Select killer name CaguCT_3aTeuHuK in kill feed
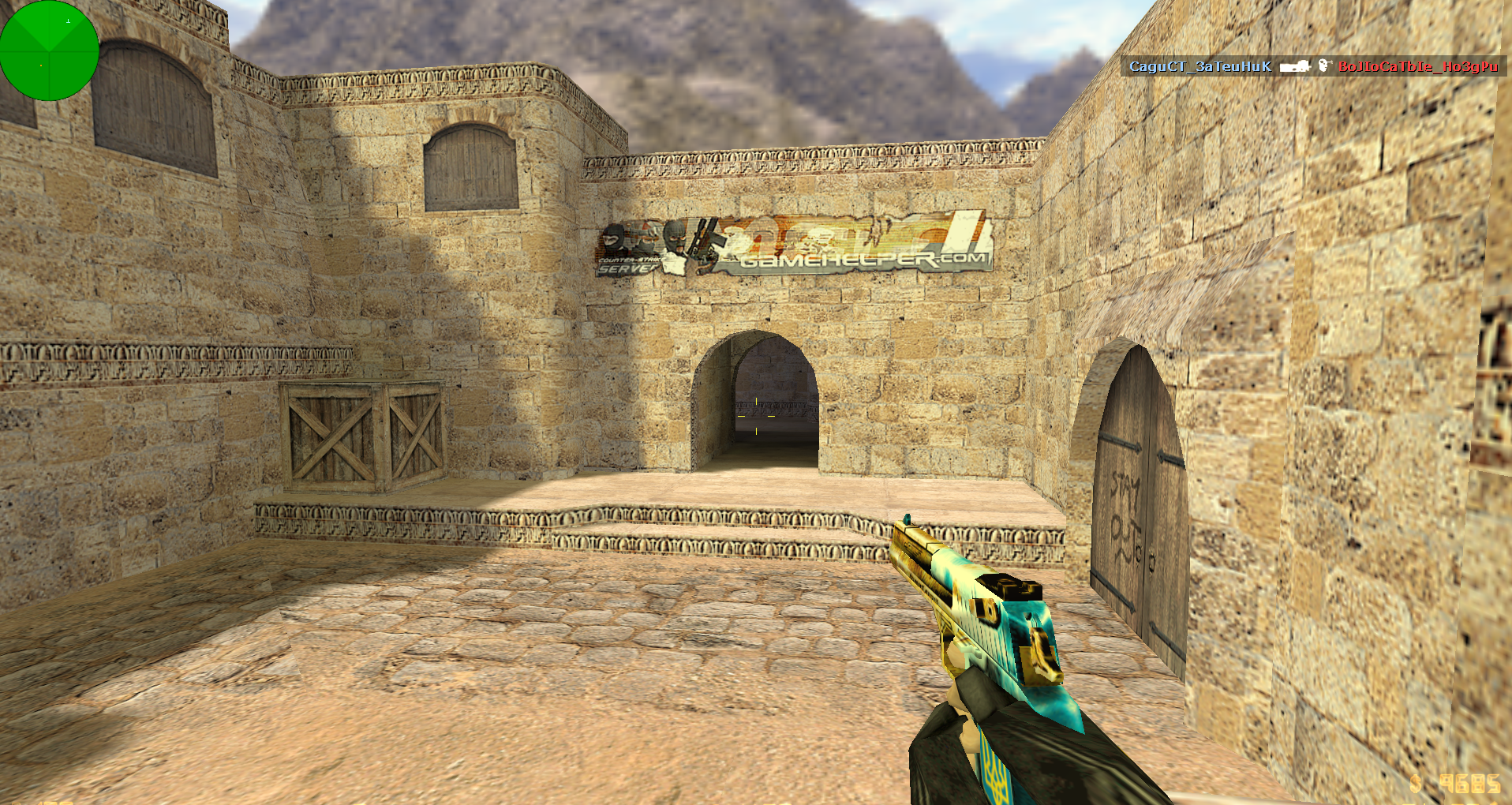The width and height of the screenshot is (1512, 805). click(x=1199, y=66)
